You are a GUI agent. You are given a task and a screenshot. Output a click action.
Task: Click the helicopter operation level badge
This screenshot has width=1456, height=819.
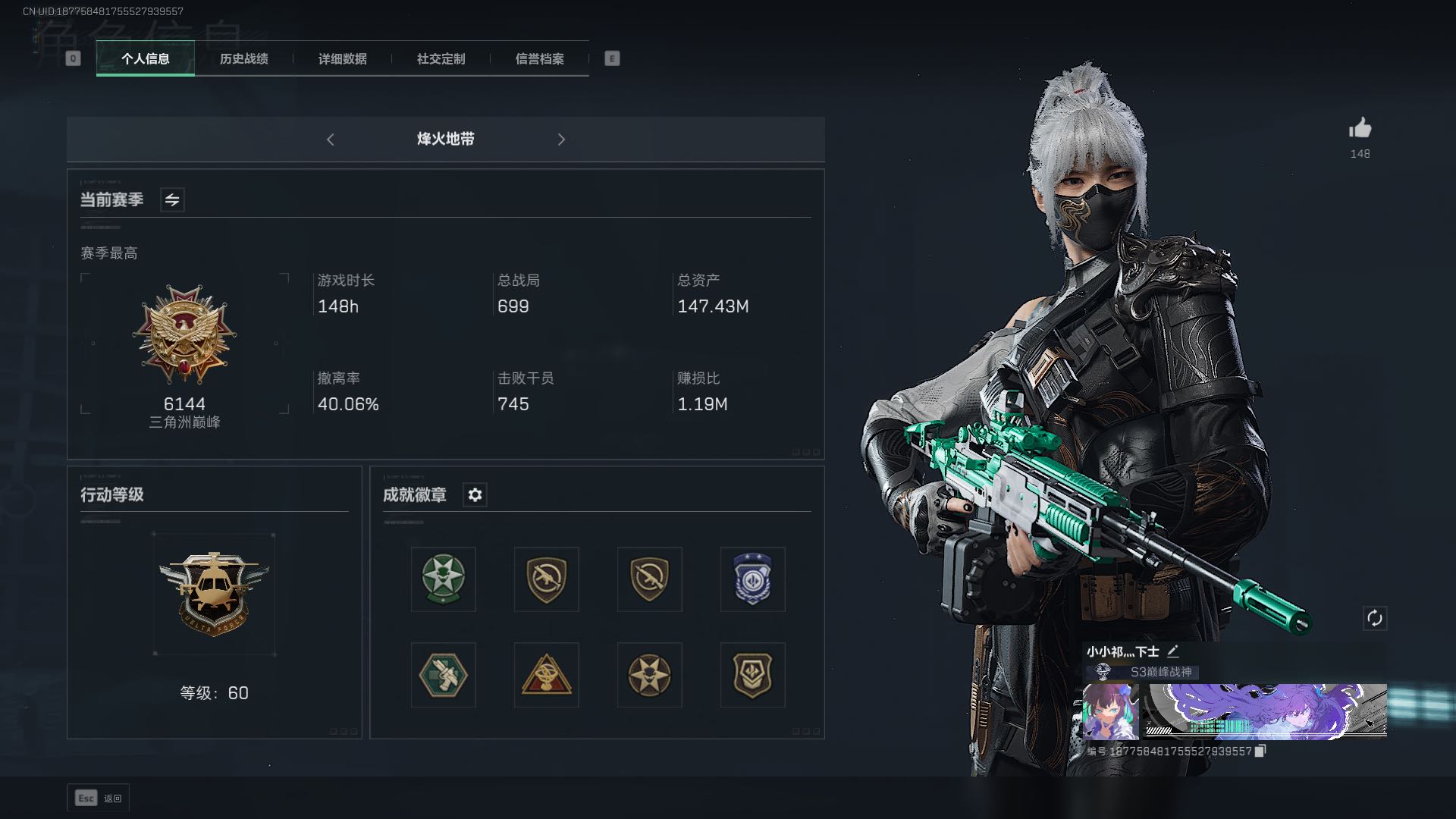pos(214,593)
